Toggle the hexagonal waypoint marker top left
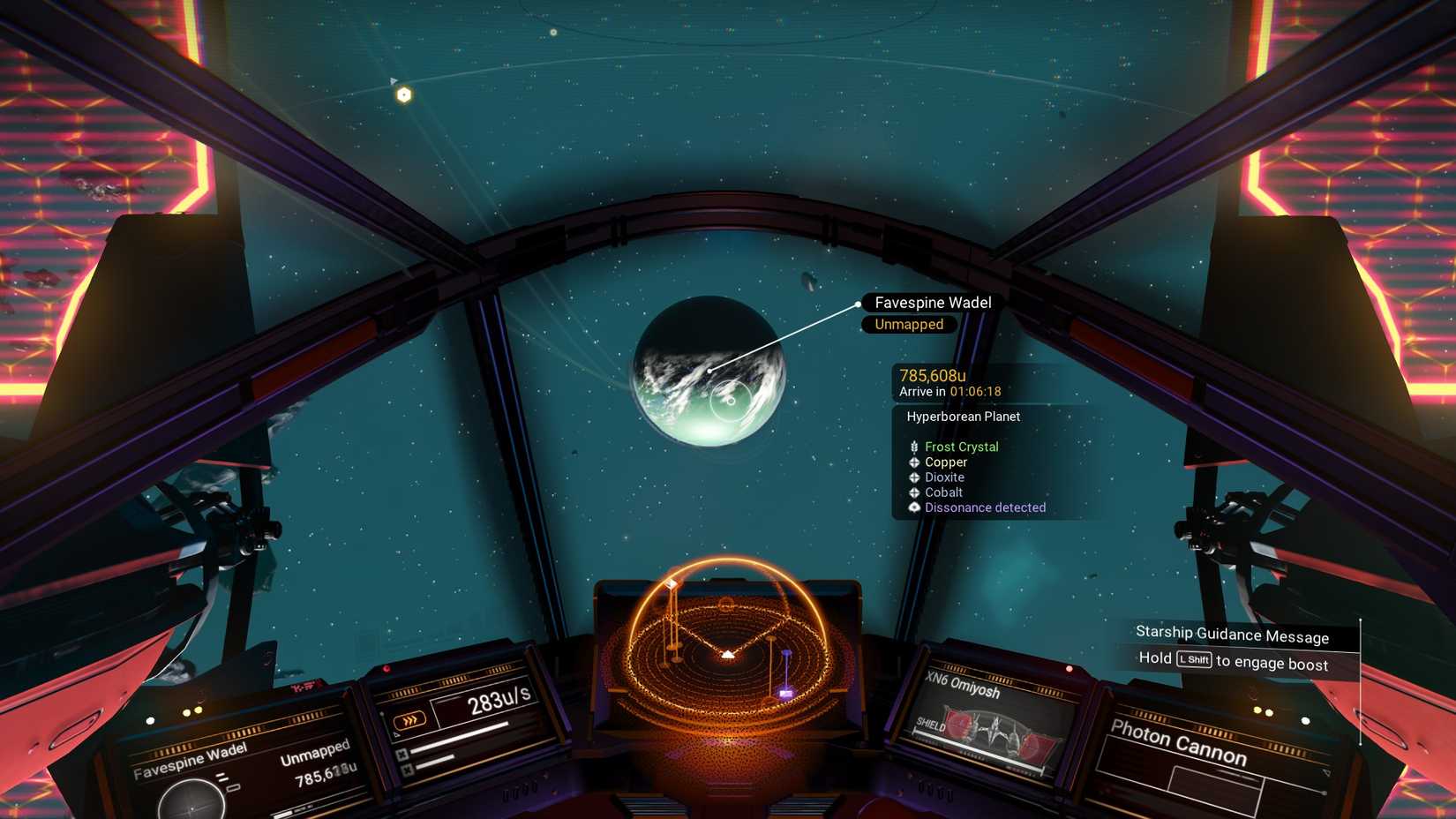 403,93
